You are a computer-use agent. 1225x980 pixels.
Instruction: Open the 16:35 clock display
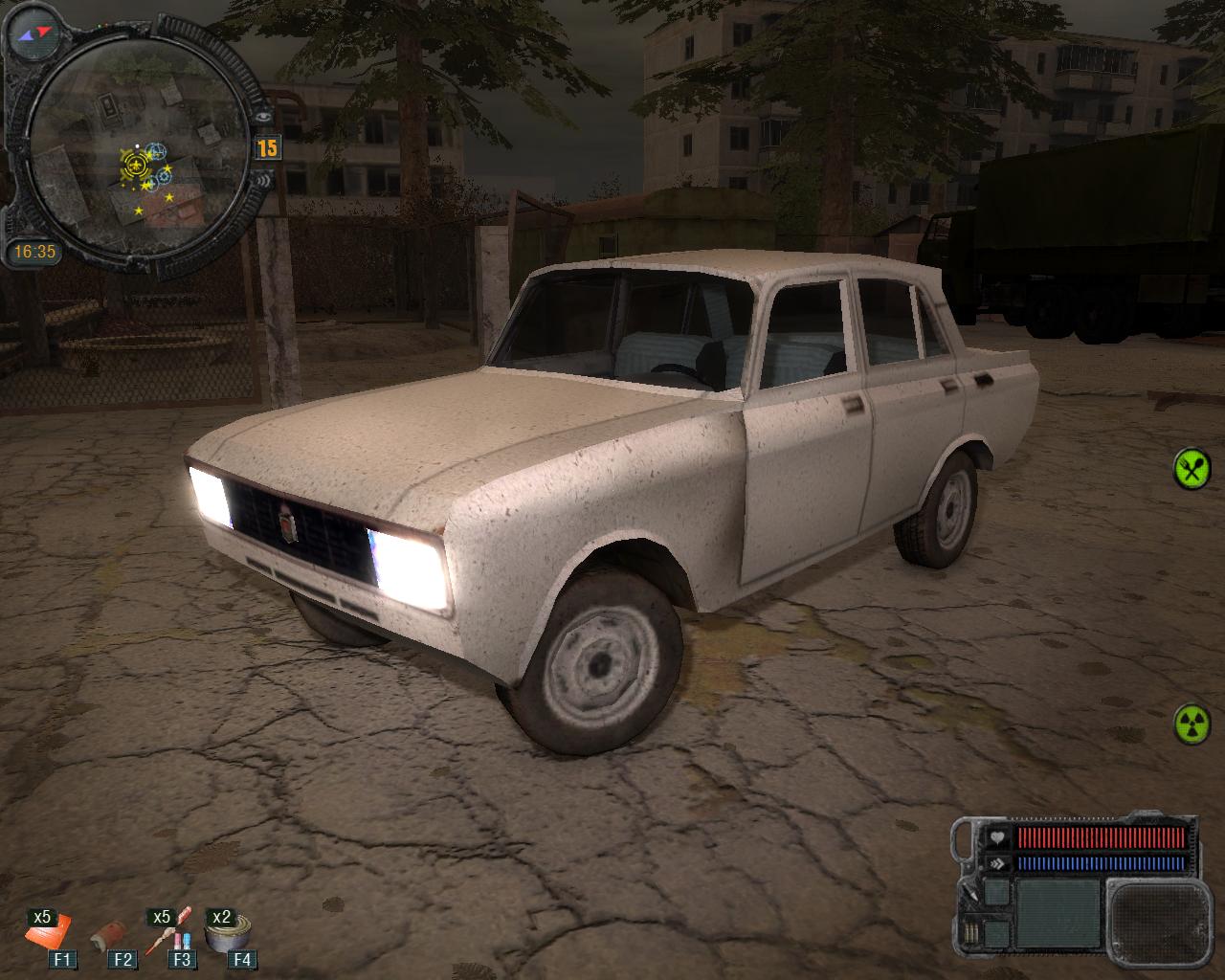point(35,250)
